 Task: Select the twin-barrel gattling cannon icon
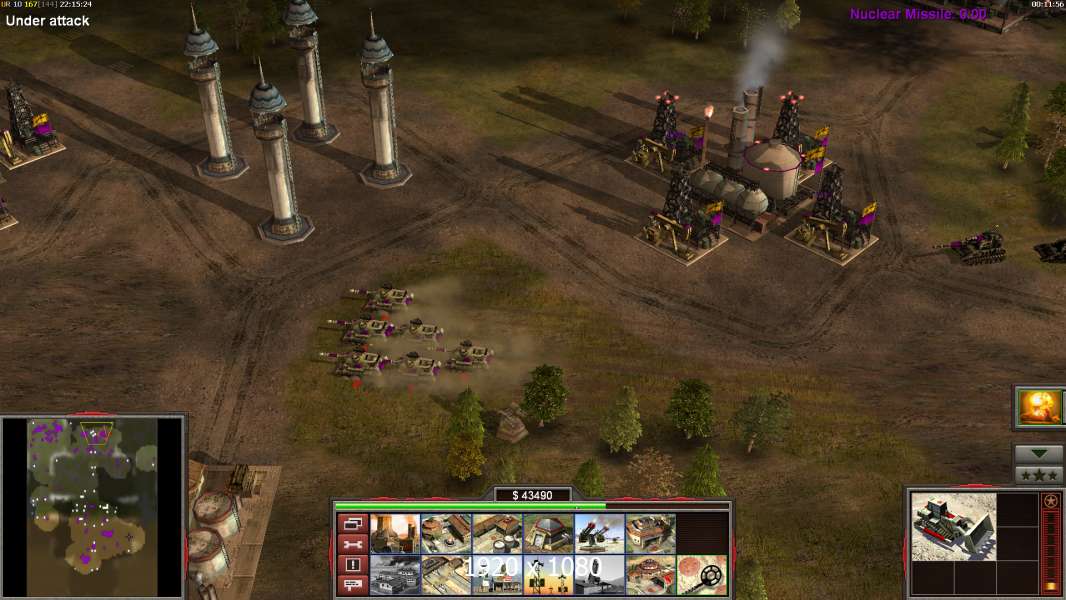(x=599, y=534)
